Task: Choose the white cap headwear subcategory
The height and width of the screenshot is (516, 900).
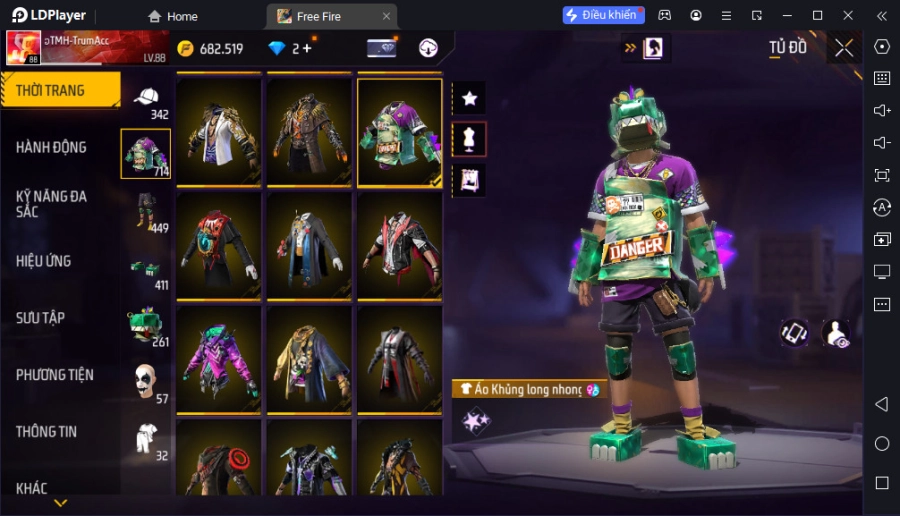Action: [x=146, y=99]
